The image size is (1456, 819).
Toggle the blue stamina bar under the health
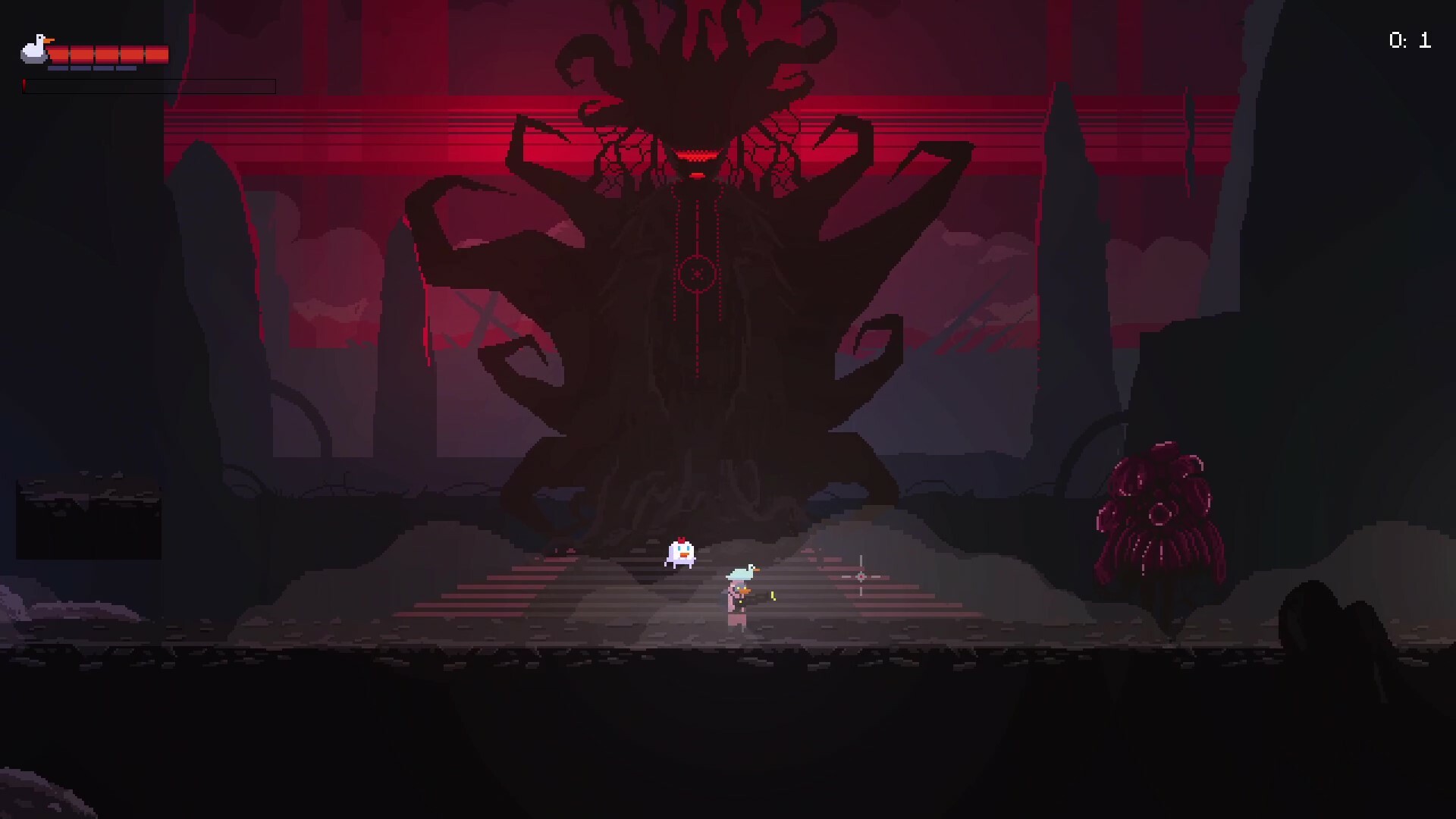tap(92, 67)
